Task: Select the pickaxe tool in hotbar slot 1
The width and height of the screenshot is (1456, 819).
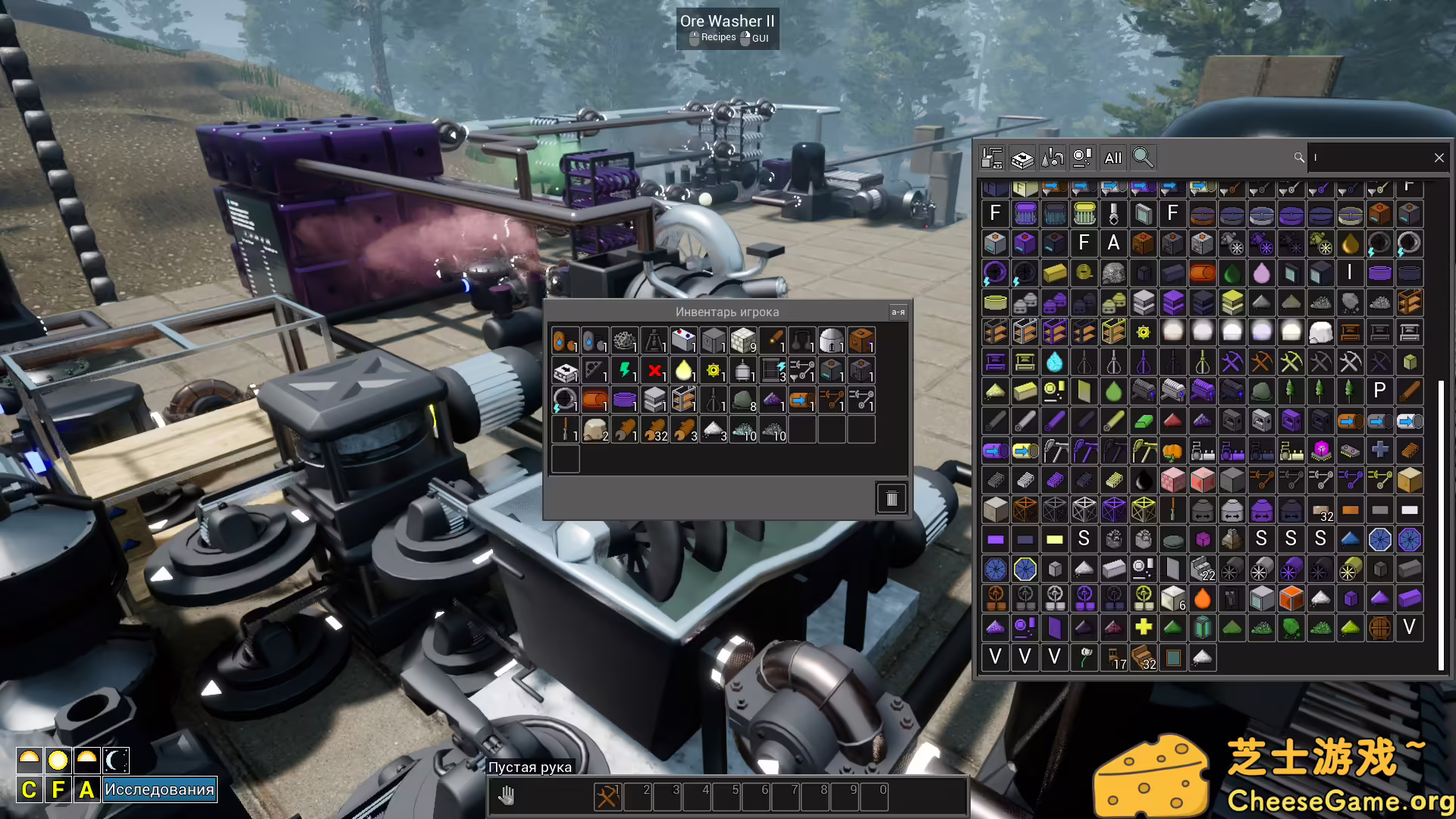Action: pyautogui.click(x=607, y=796)
